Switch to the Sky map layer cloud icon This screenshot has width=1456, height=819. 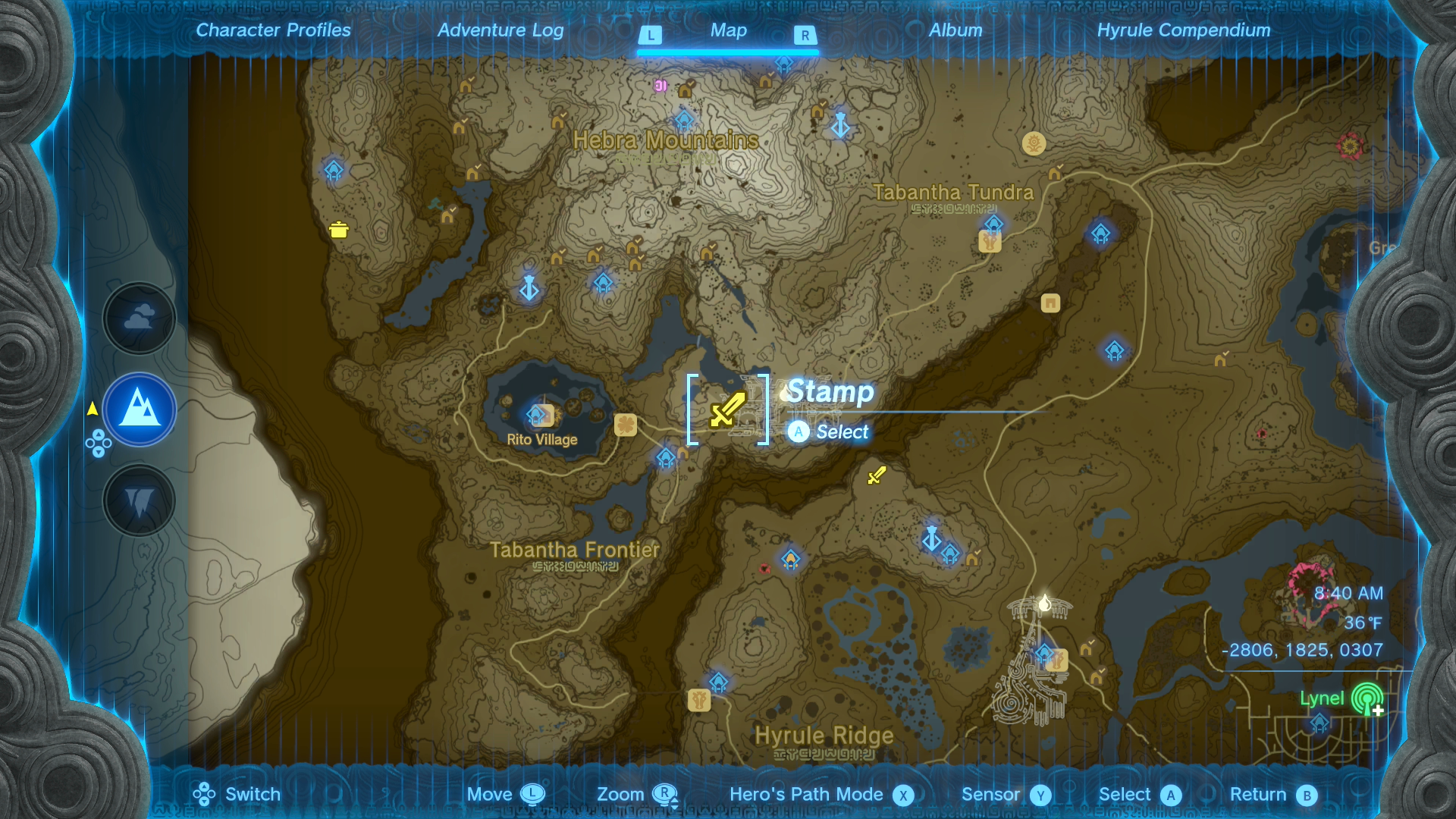pyautogui.click(x=139, y=318)
